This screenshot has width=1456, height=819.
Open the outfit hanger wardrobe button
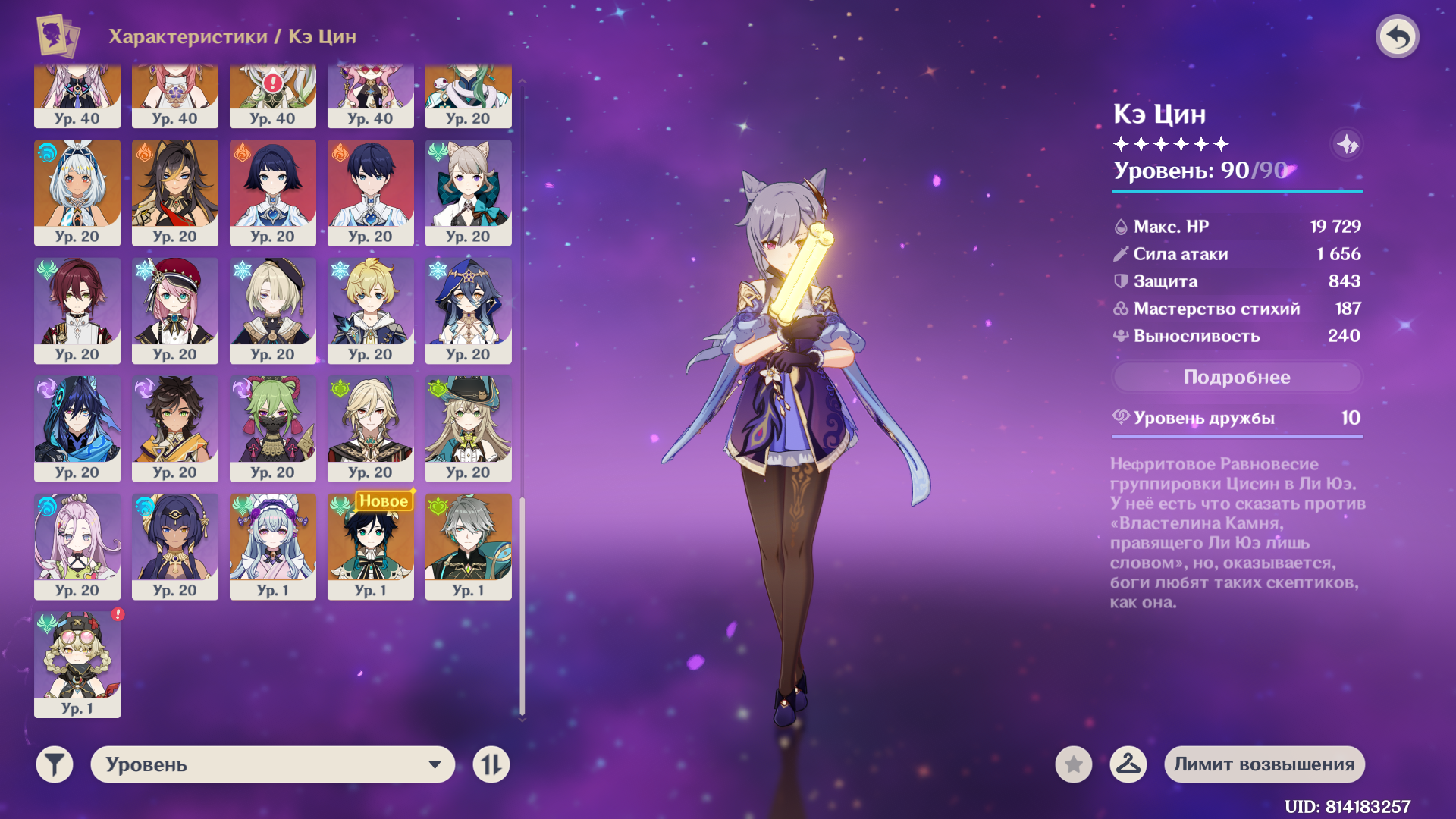coord(1128,764)
